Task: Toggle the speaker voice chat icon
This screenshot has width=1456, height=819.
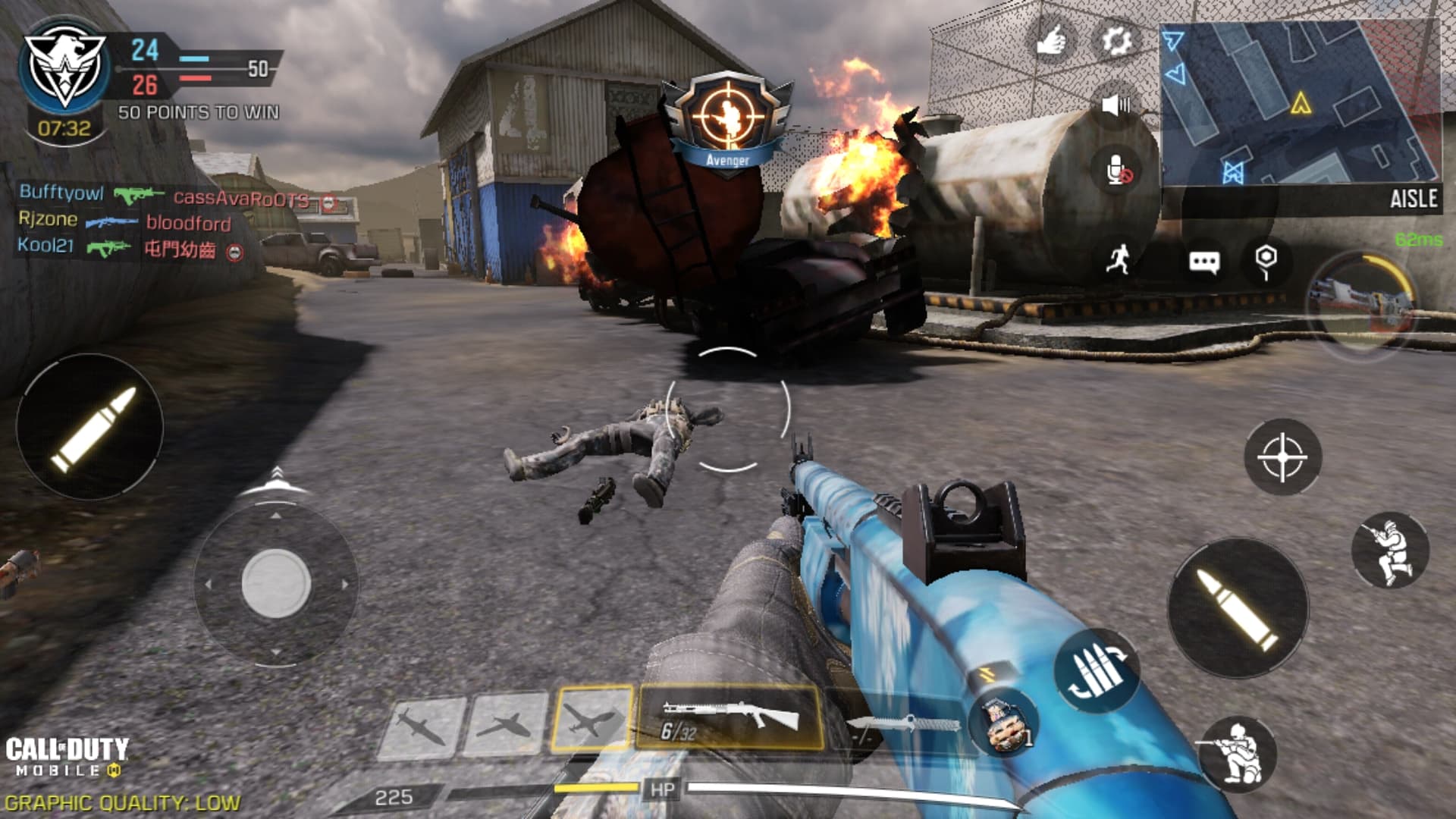Action: [x=1116, y=105]
